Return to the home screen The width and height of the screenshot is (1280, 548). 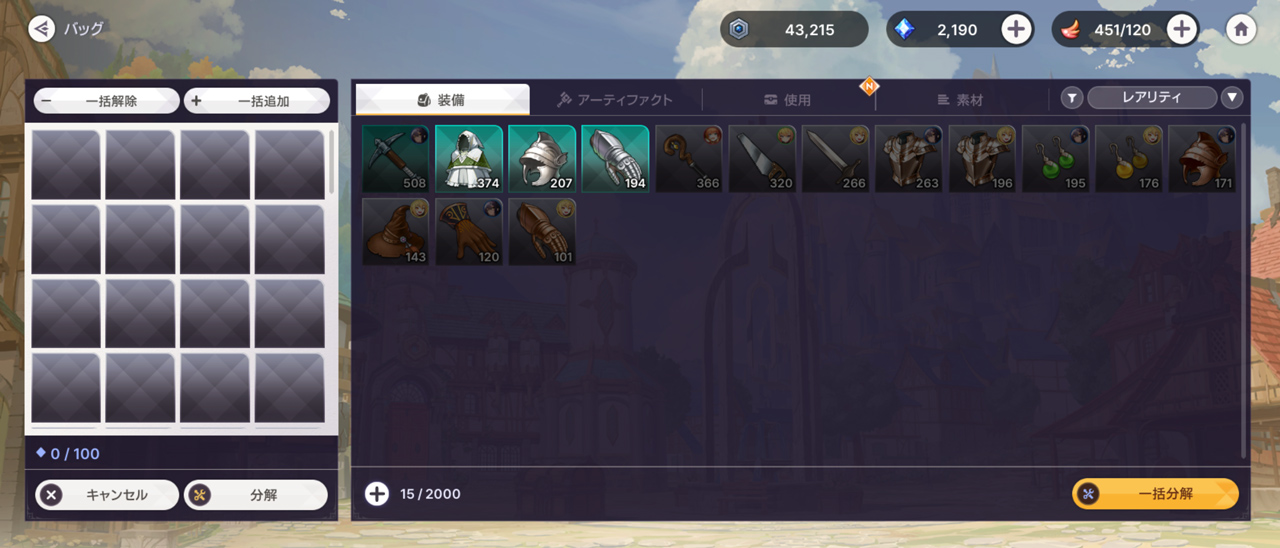[1241, 30]
